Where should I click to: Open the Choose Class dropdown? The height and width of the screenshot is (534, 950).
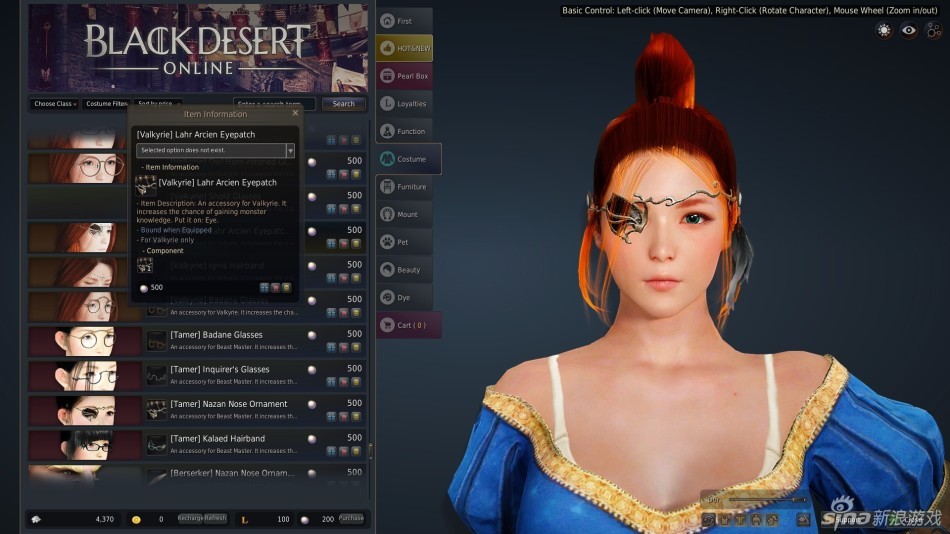click(x=54, y=104)
